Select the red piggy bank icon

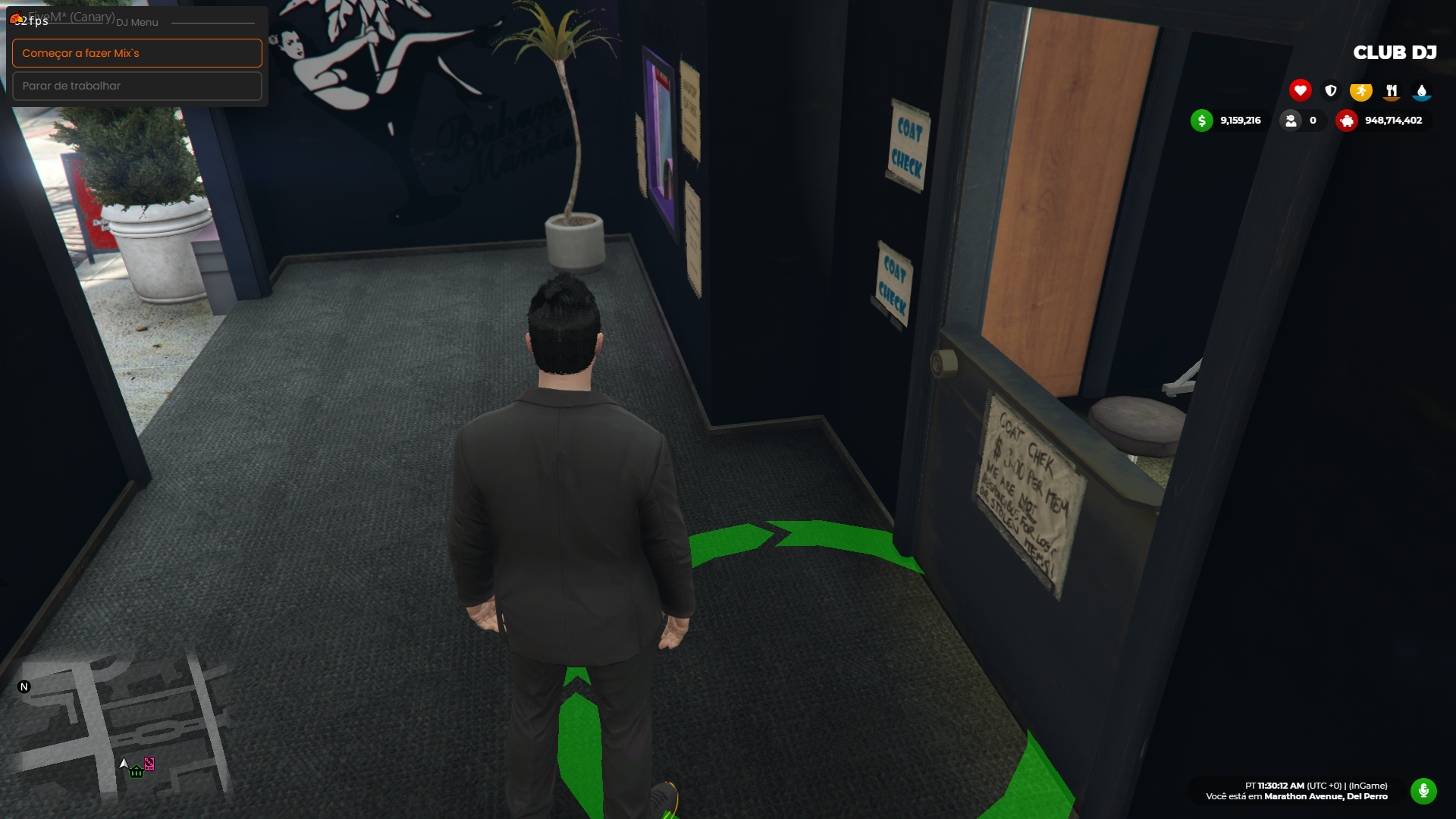tap(1346, 121)
